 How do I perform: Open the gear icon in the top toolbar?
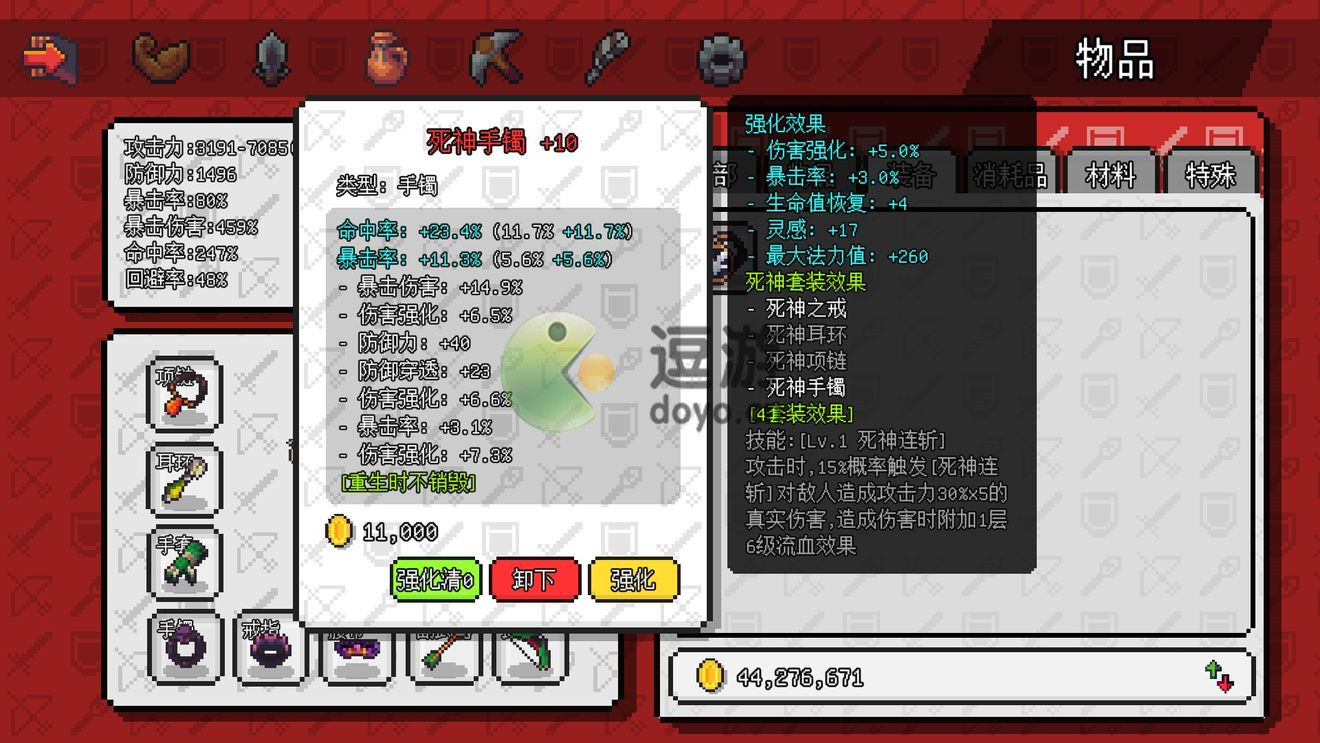pyautogui.click(x=722, y=58)
